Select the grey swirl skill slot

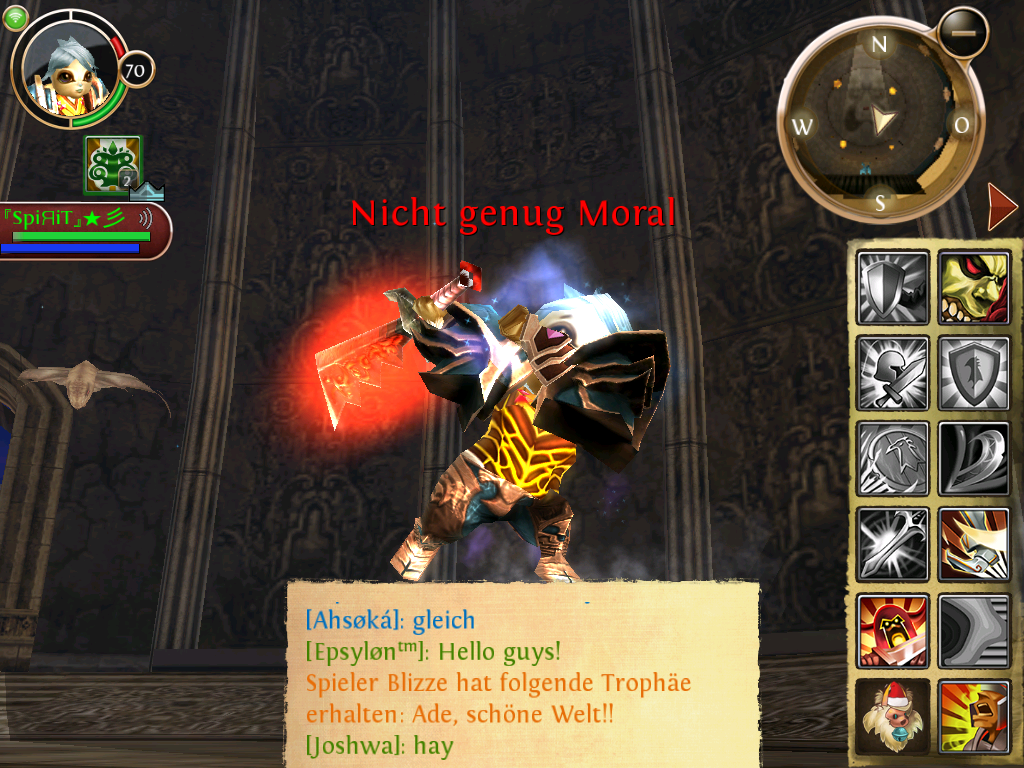click(x=973, y=631)
